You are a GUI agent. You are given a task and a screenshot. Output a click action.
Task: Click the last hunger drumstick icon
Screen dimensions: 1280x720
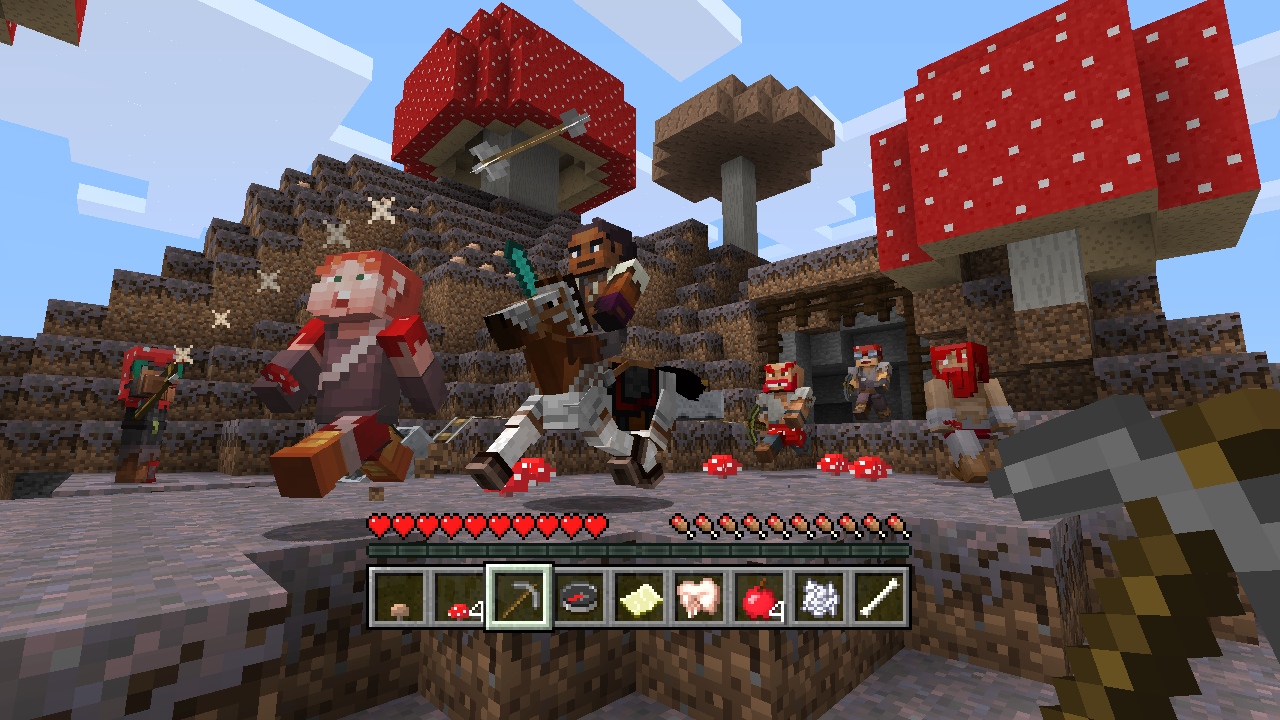pos(894,523)
